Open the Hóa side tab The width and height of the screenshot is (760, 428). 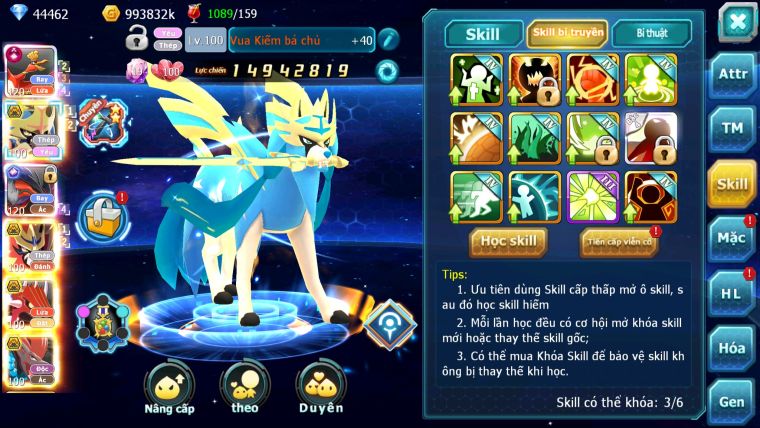[x=731, y=348]
